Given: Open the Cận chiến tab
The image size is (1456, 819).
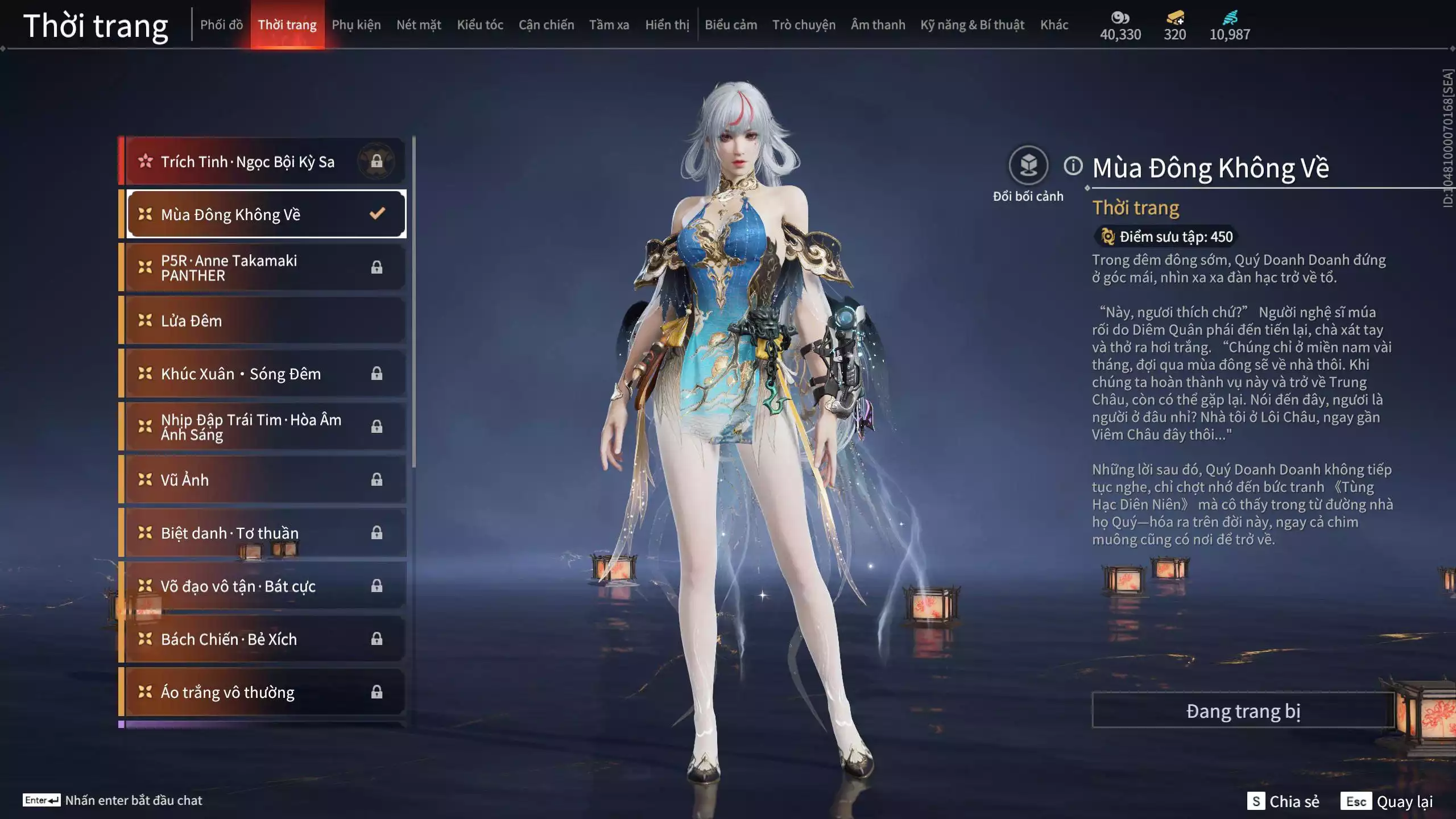Looking at the screenshot, I should 546,25.
